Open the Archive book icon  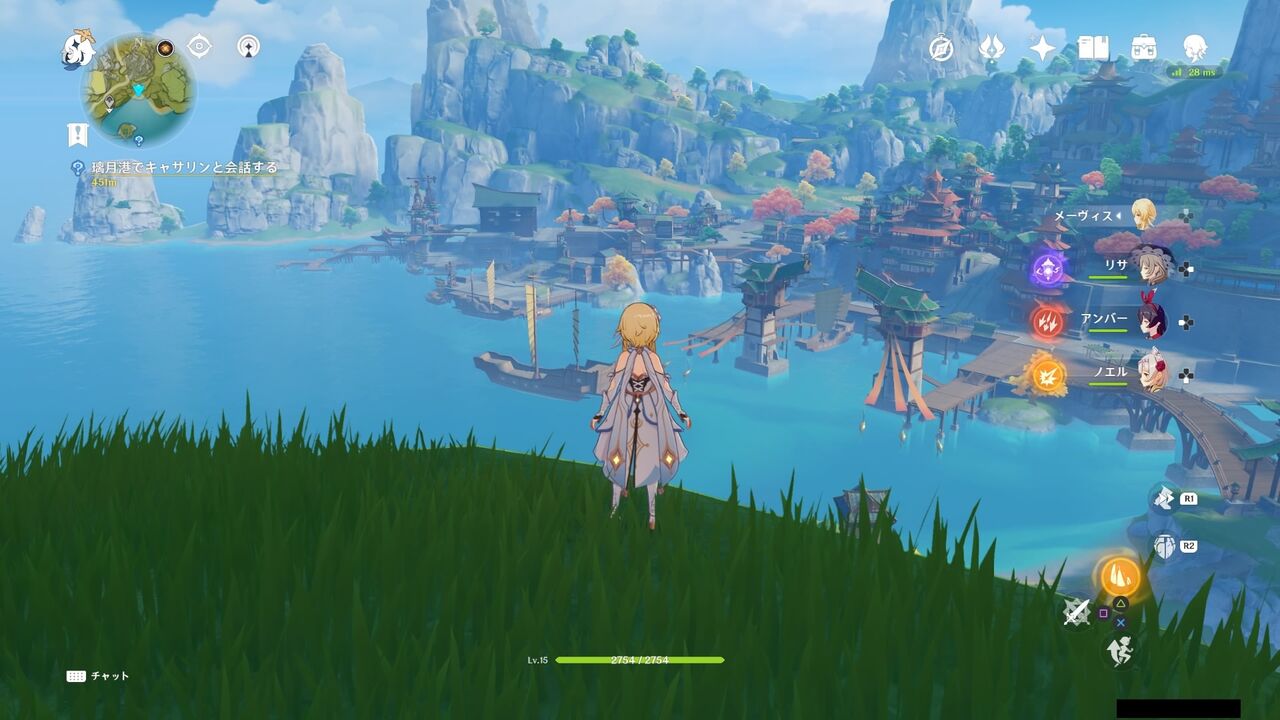pyautogui.click(x=1093, y=47)
